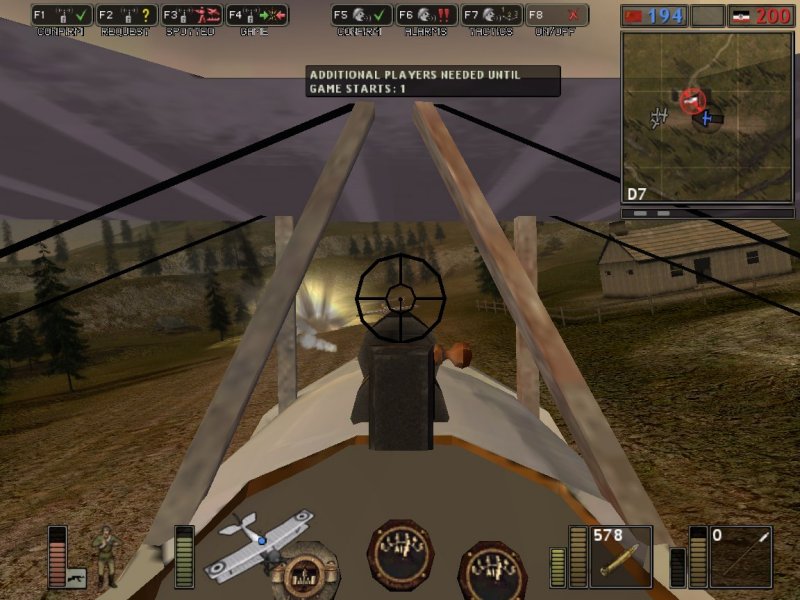Select the empty secondary weapon slot

coord(740,556)
